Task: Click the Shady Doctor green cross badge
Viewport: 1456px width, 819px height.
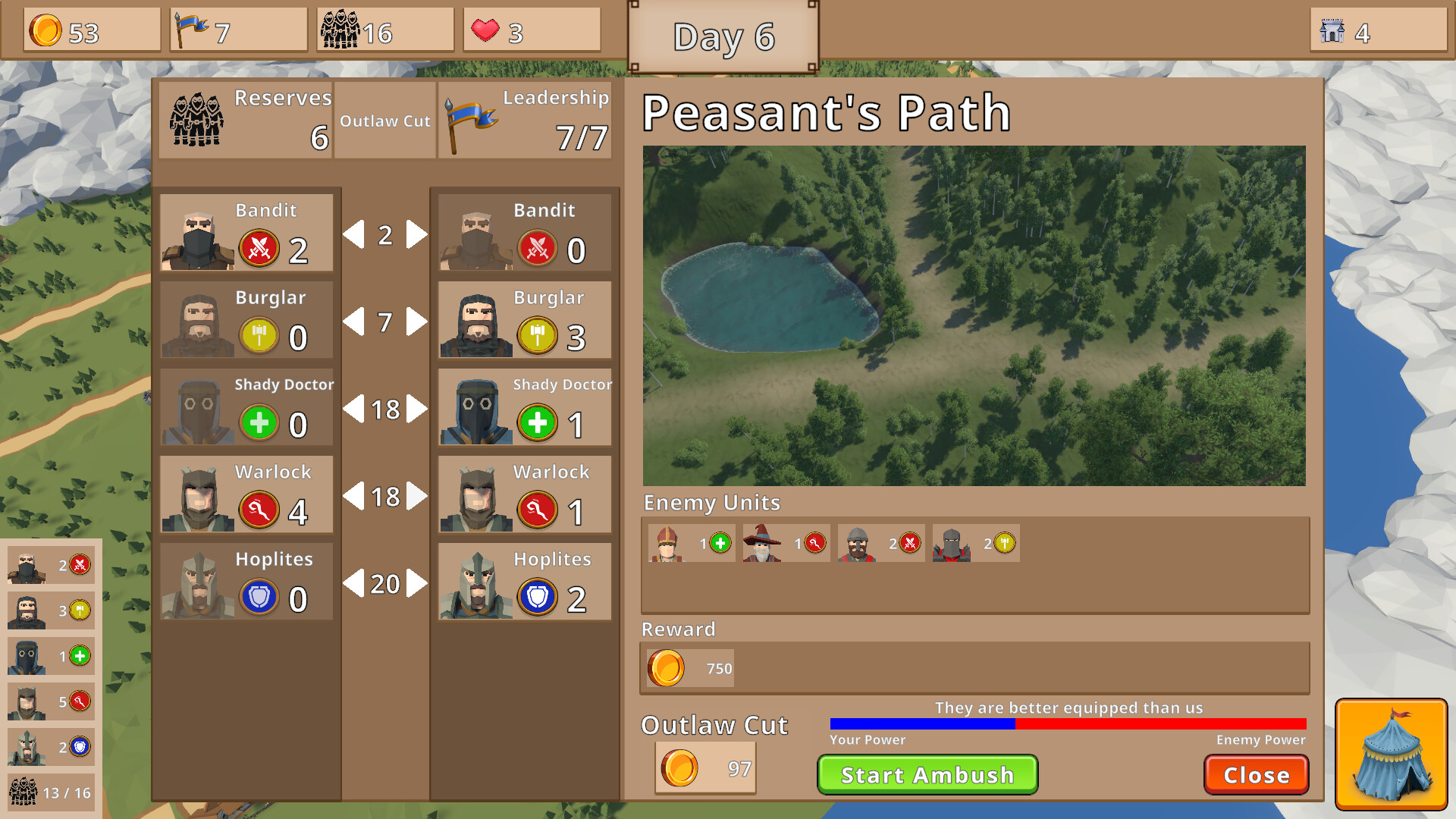Action: (x=259, y=422)
